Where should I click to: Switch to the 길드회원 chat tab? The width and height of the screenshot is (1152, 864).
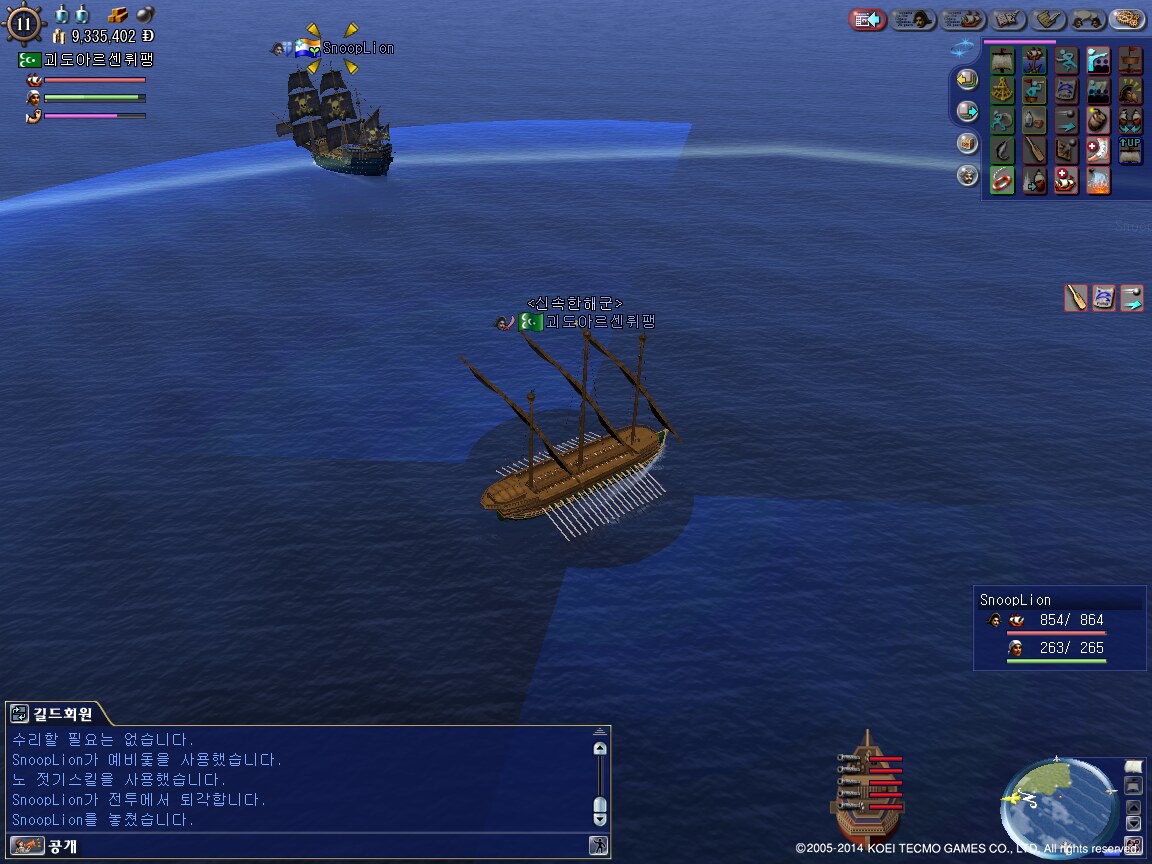(58, 714)
